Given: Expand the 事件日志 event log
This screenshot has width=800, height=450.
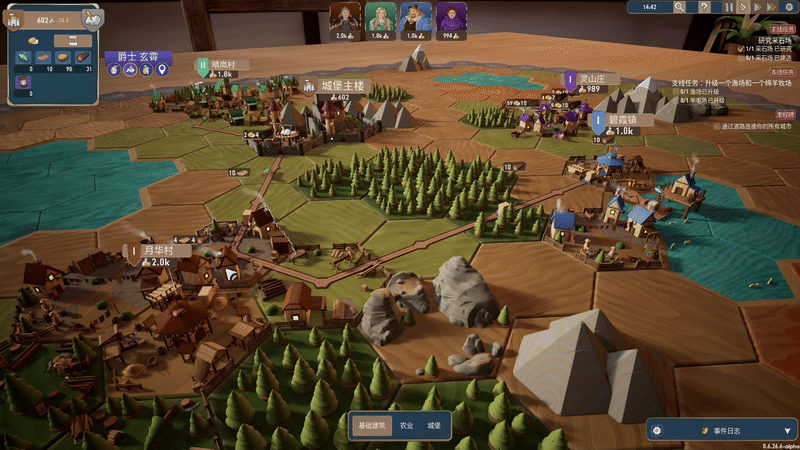Looking at the screenshot, I should click(718, 429).
